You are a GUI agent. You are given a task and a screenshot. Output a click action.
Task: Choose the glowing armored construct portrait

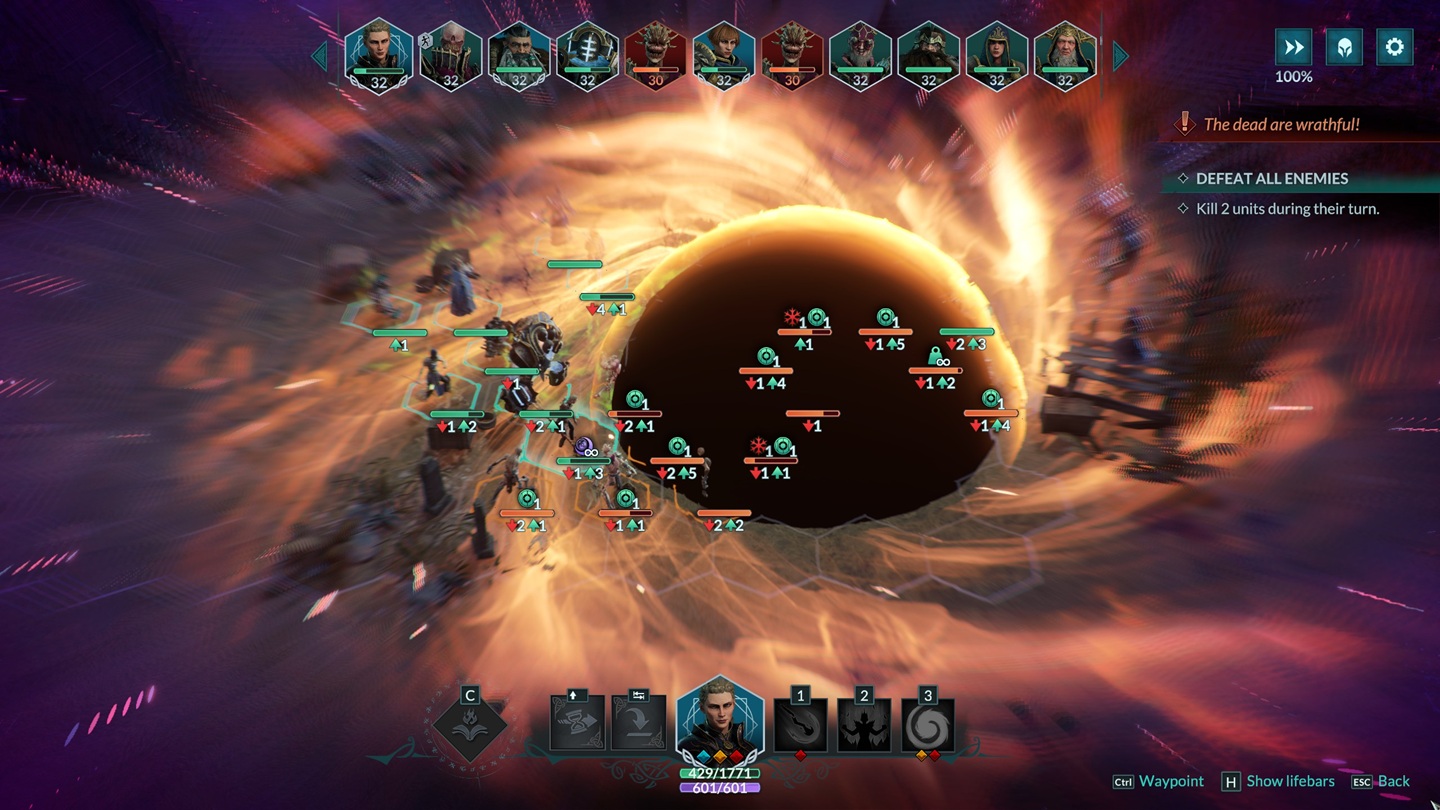[587, 54]
